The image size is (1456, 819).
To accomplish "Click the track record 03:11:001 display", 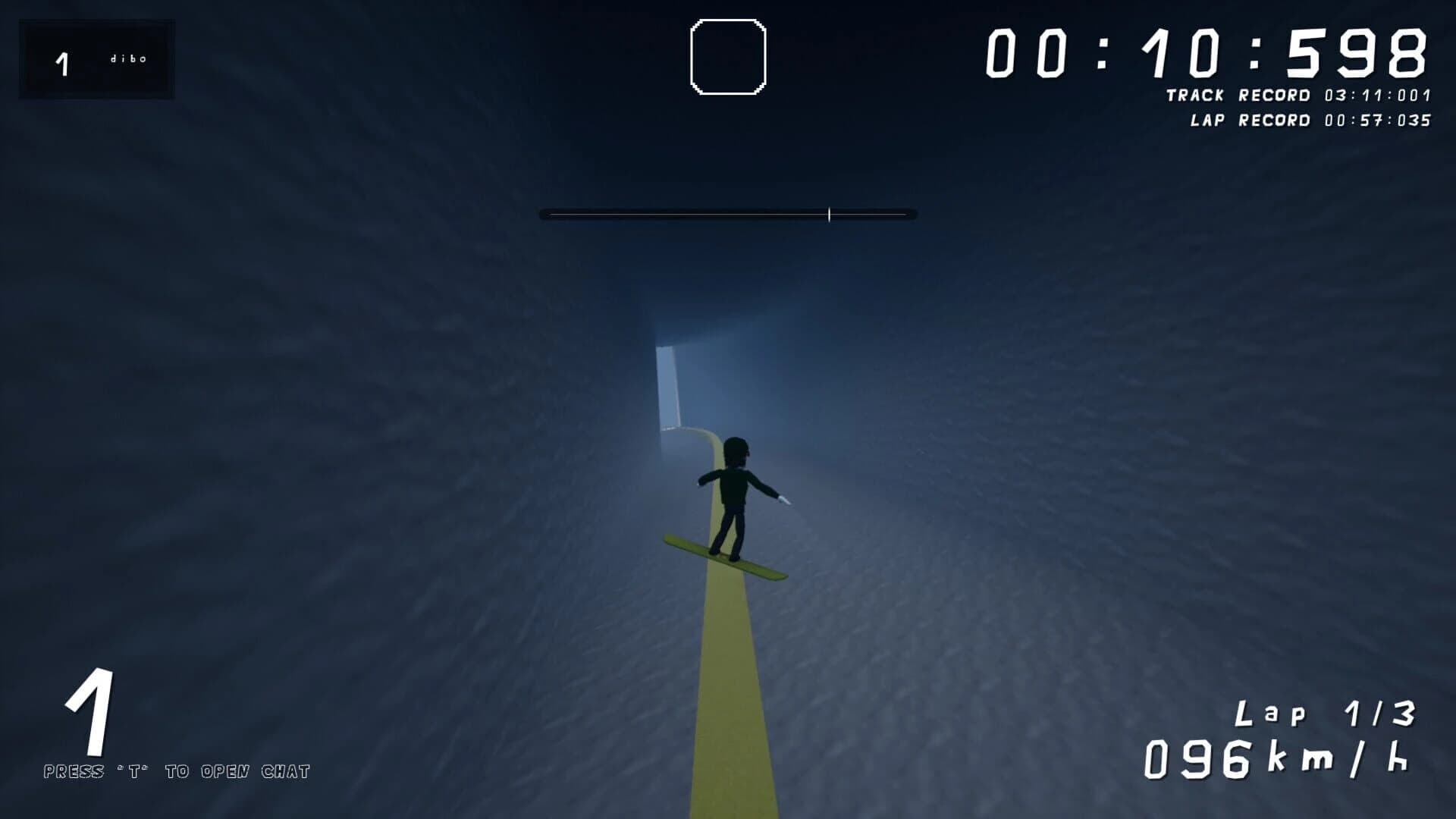I will point(1376,93).
